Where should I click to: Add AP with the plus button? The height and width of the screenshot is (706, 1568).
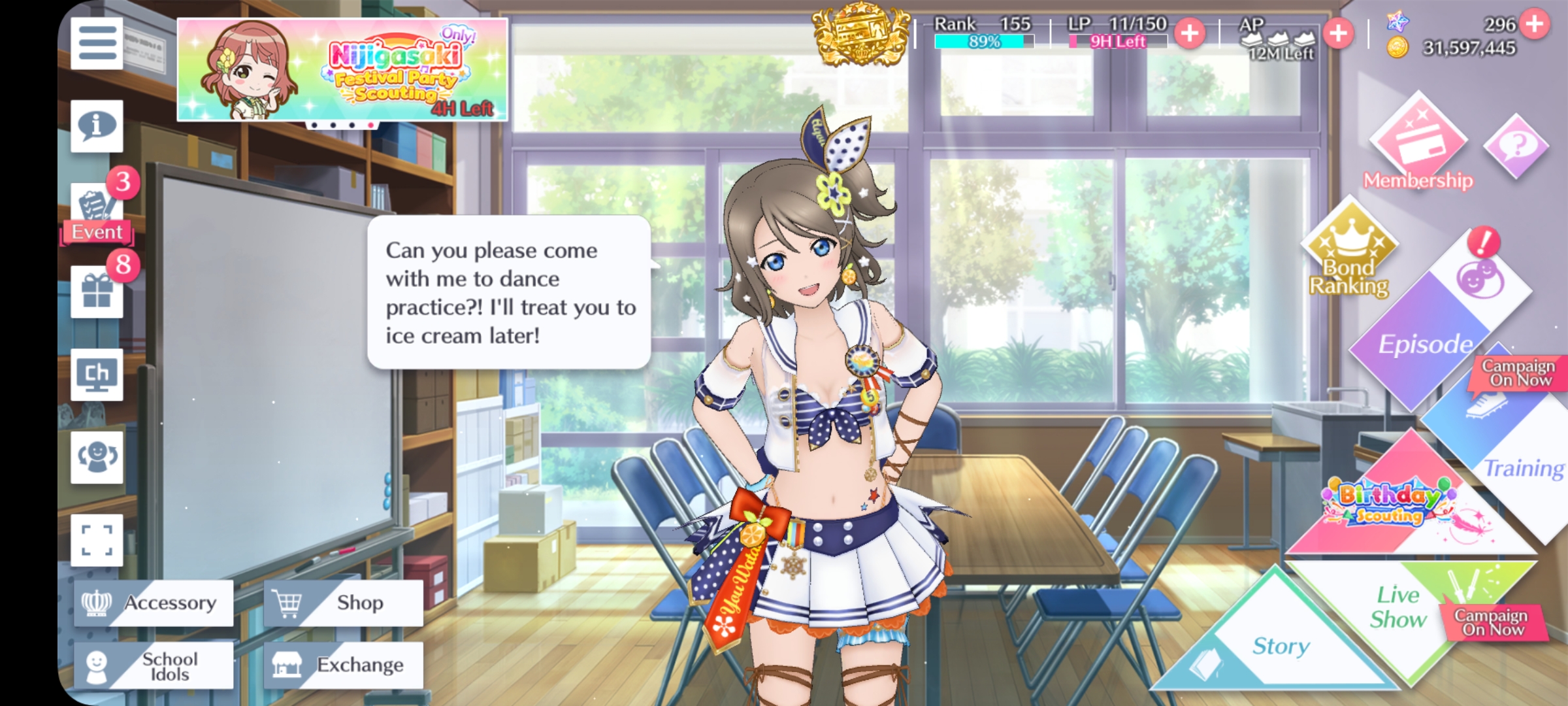tap(1337, 33)
